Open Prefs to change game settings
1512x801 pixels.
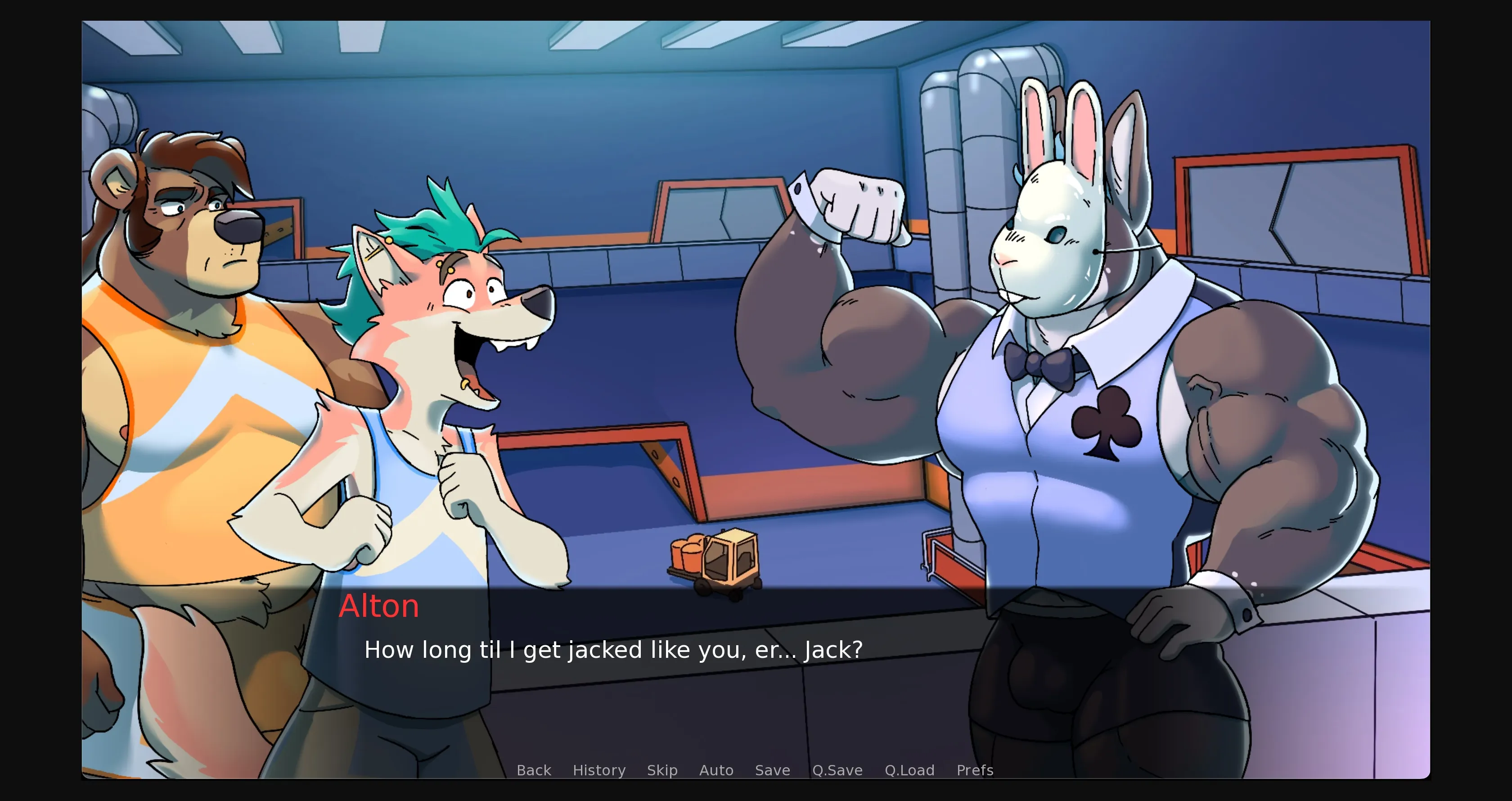[x=974, y=770]
